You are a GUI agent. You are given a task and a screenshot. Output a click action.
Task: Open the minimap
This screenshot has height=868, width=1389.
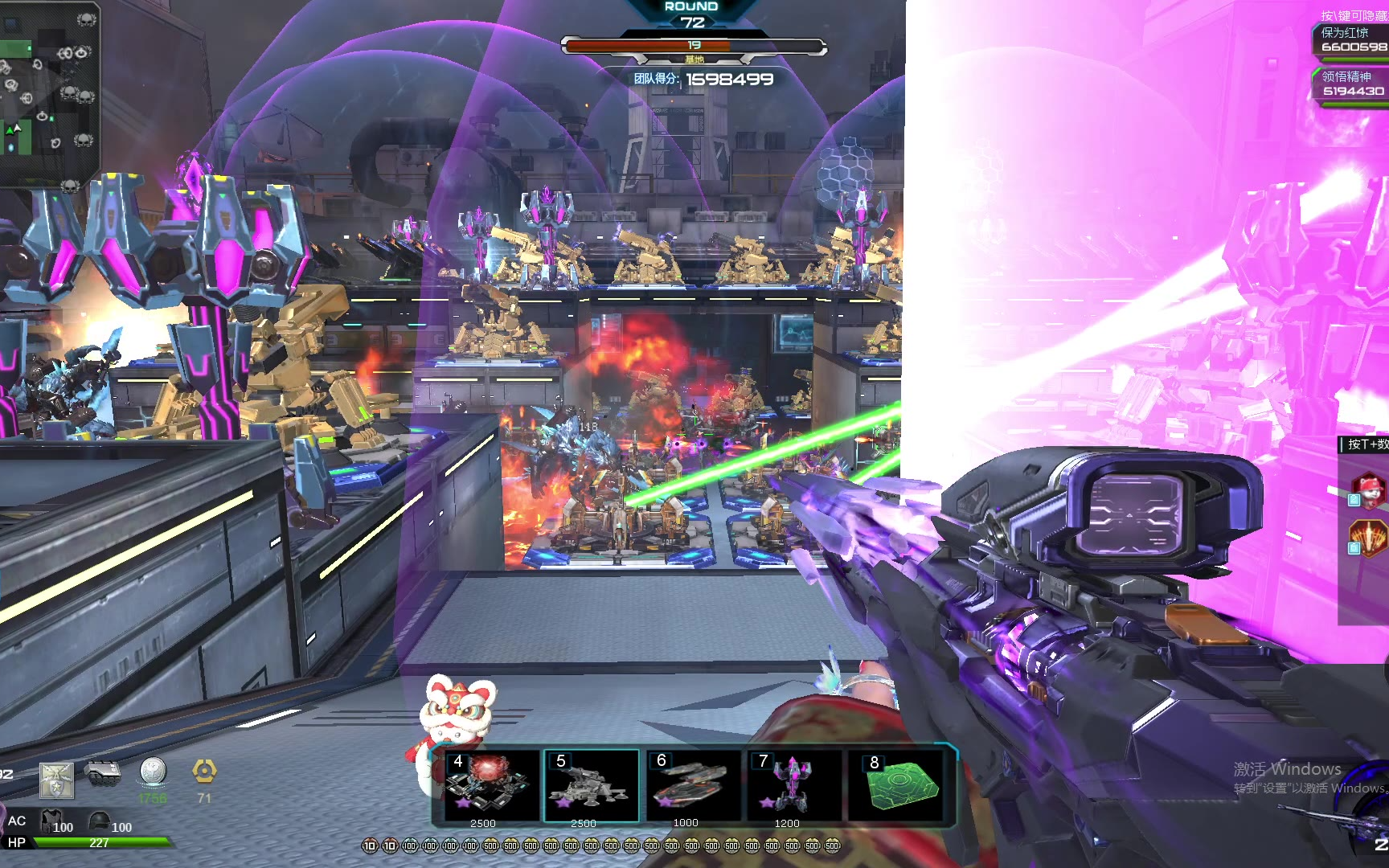(48, 92)
